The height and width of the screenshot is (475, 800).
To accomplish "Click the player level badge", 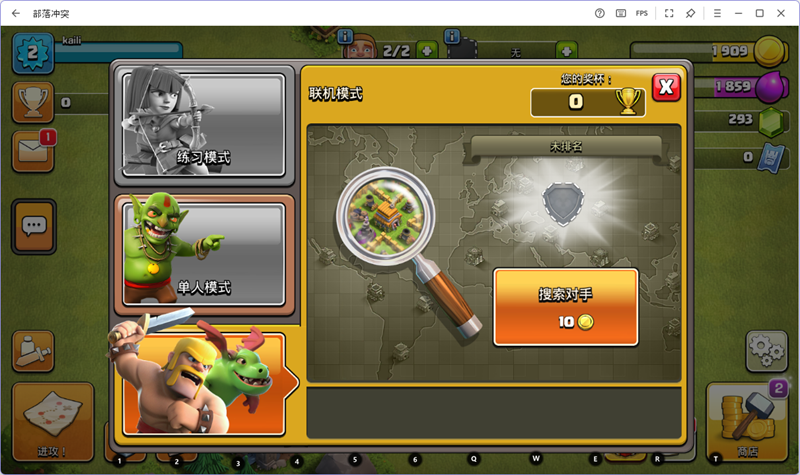I will coord(32,52).
